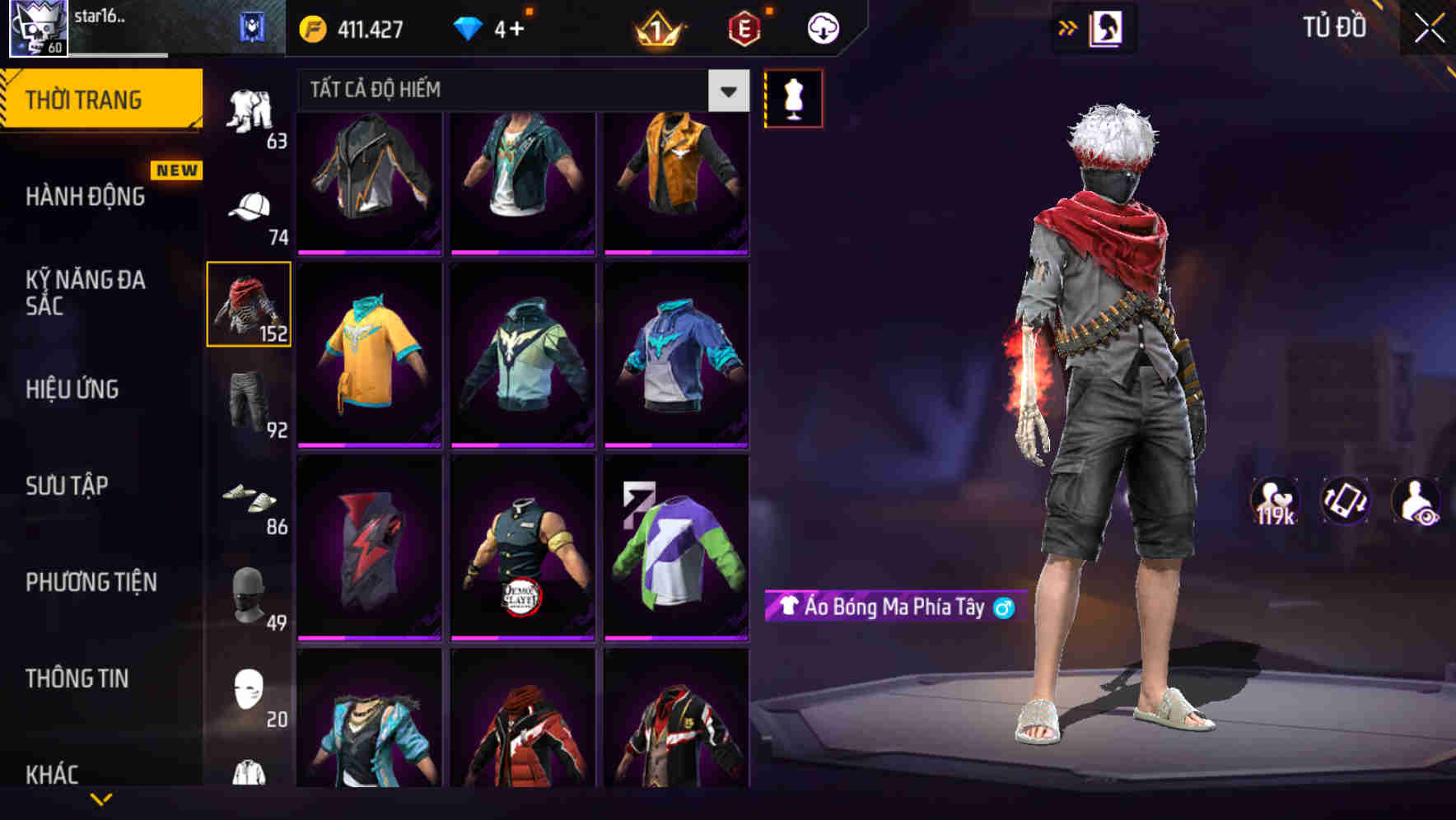Select the Elite Pass hexagon icon

741,27
